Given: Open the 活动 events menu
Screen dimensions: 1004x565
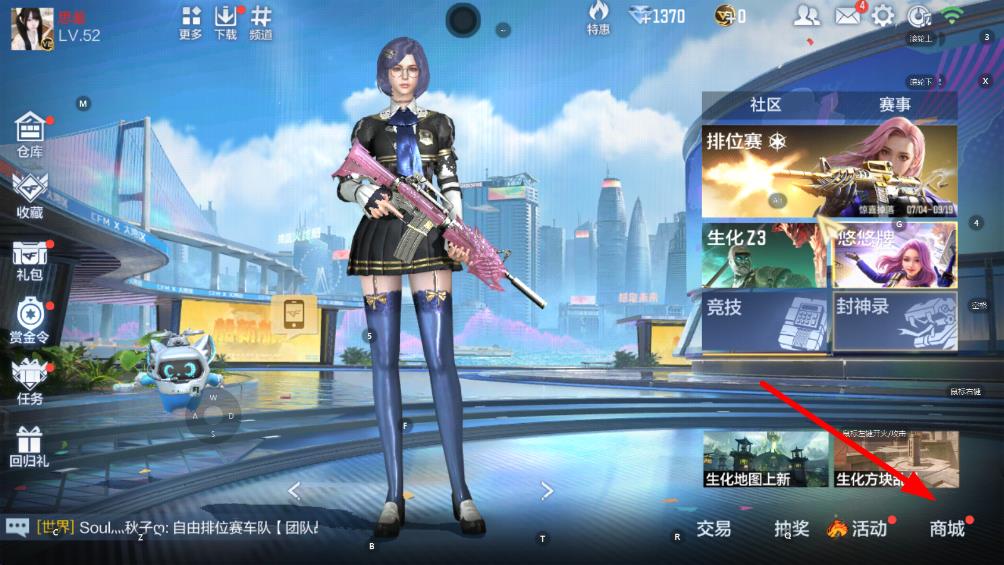Looking at the screenshot, I should [860, 529].
